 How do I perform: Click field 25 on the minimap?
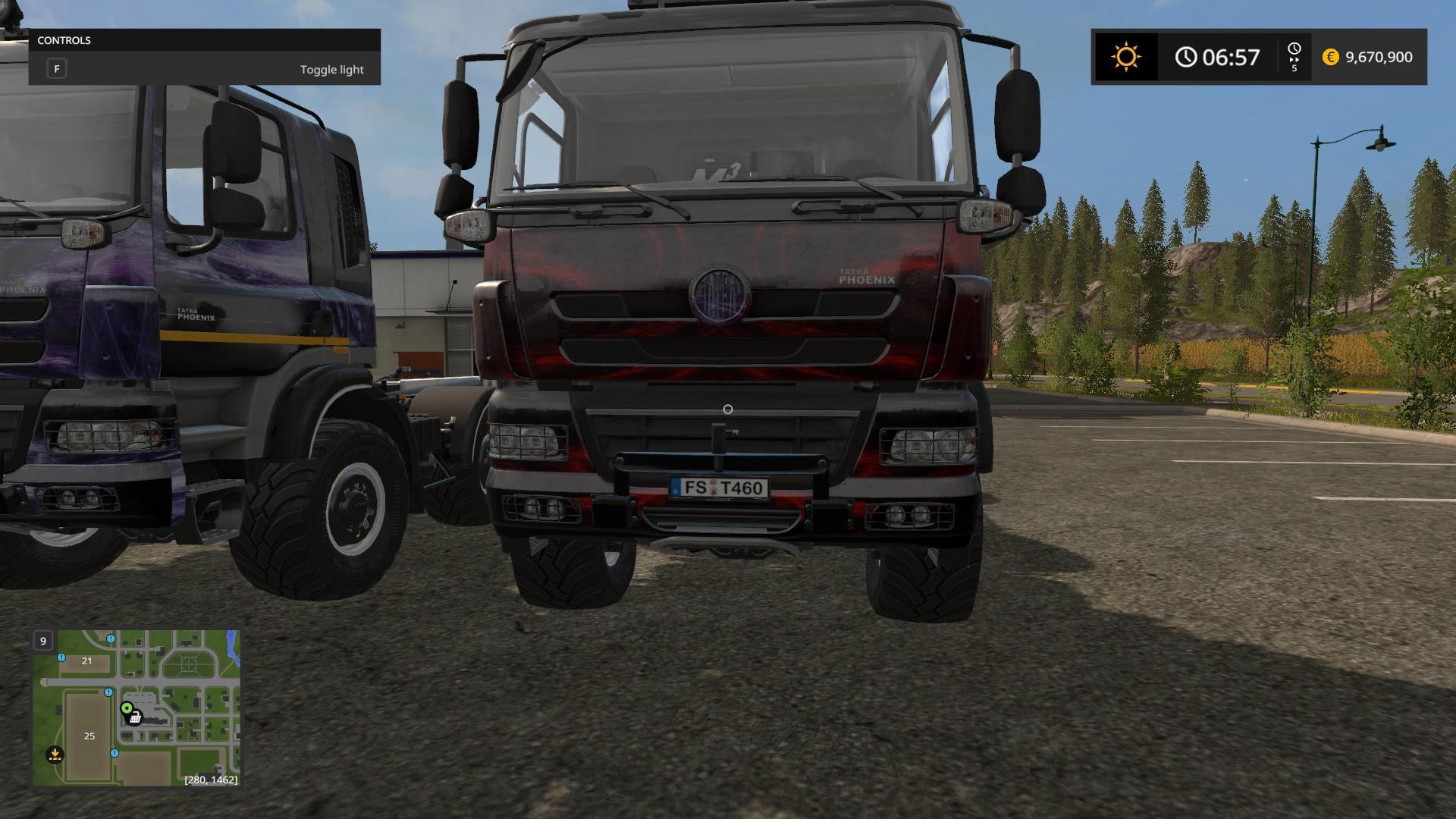[x=89, y=736]
